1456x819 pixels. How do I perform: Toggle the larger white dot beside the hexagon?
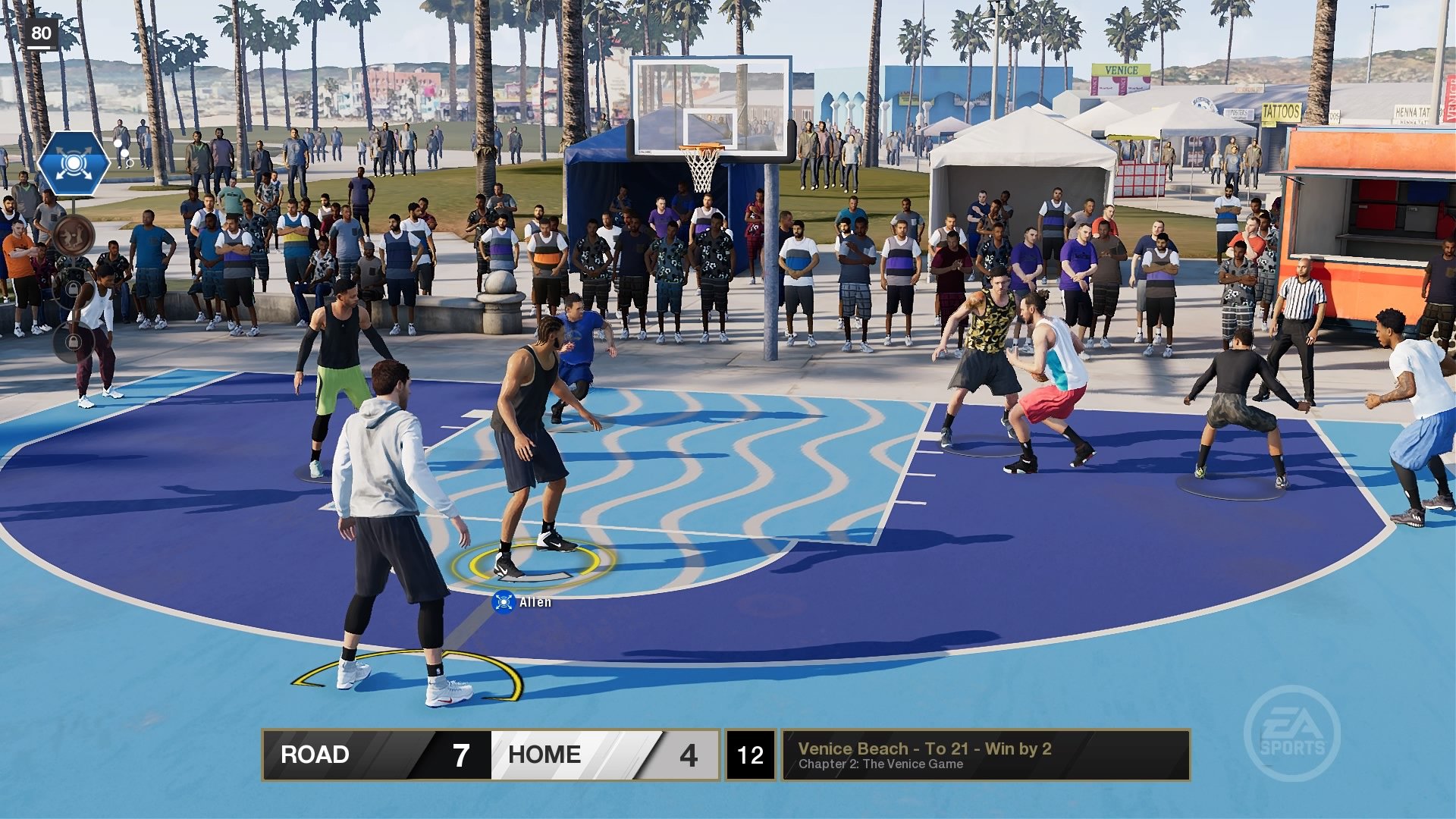pyautogui.click(x=118, y=144)
